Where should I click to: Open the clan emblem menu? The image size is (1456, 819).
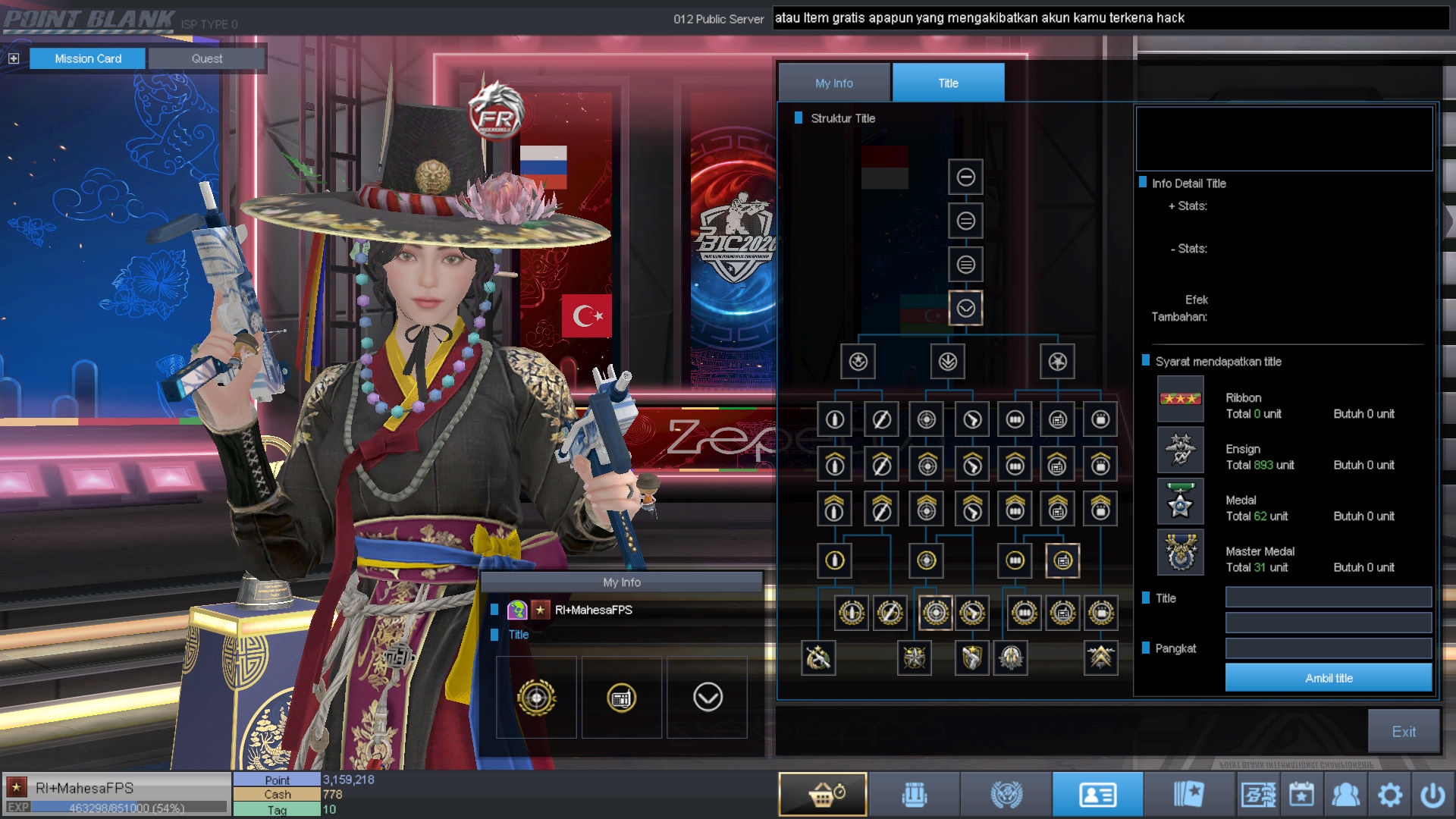pos(1006,795)
